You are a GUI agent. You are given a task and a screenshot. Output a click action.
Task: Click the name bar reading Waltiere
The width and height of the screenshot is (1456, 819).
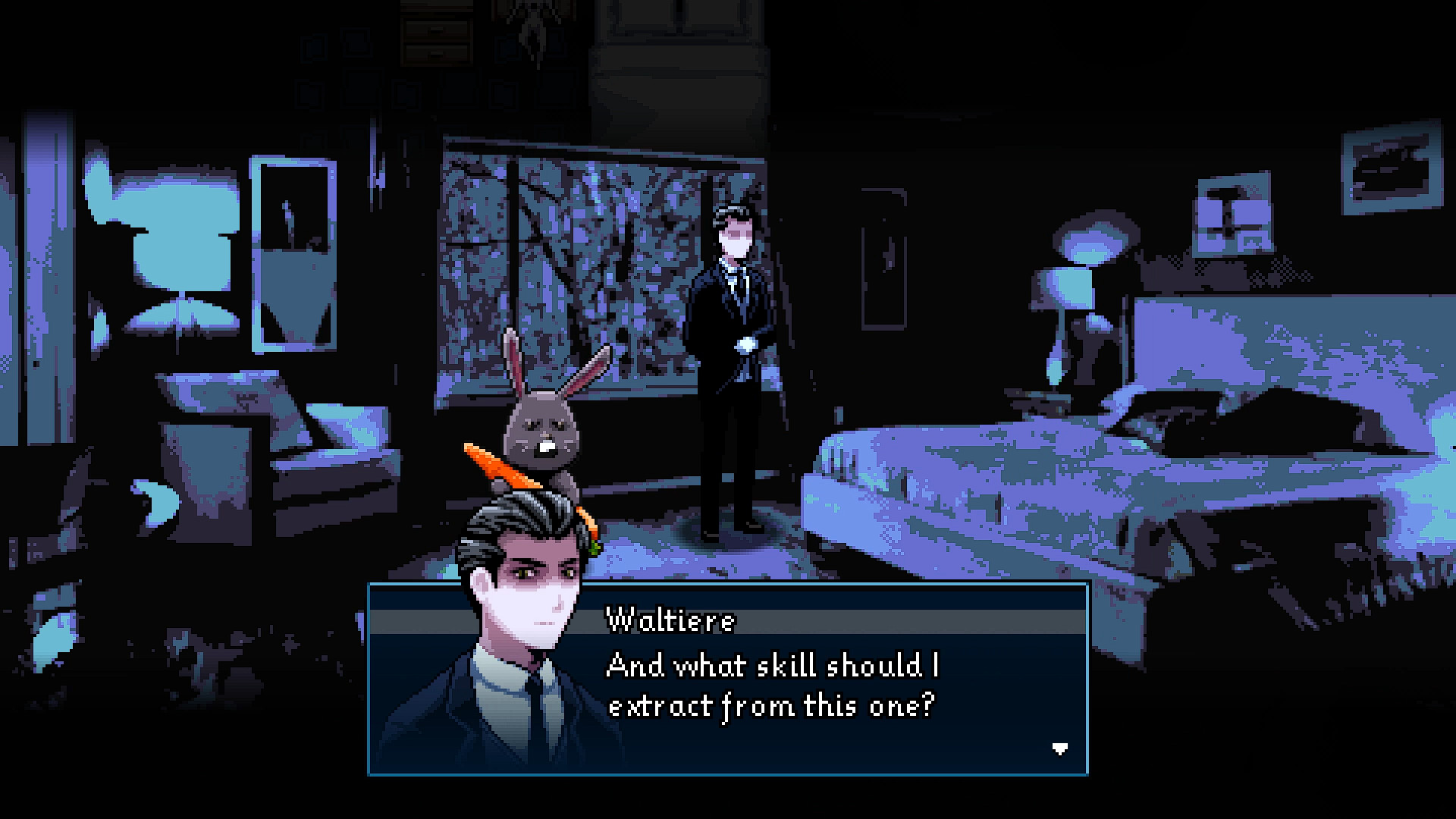[x=671, y=620]
